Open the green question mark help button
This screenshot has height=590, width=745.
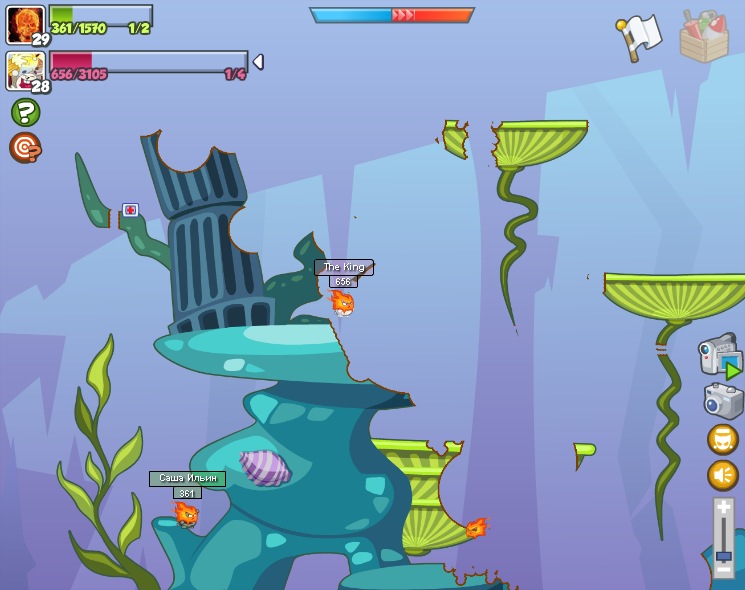[x=25, y=112]
